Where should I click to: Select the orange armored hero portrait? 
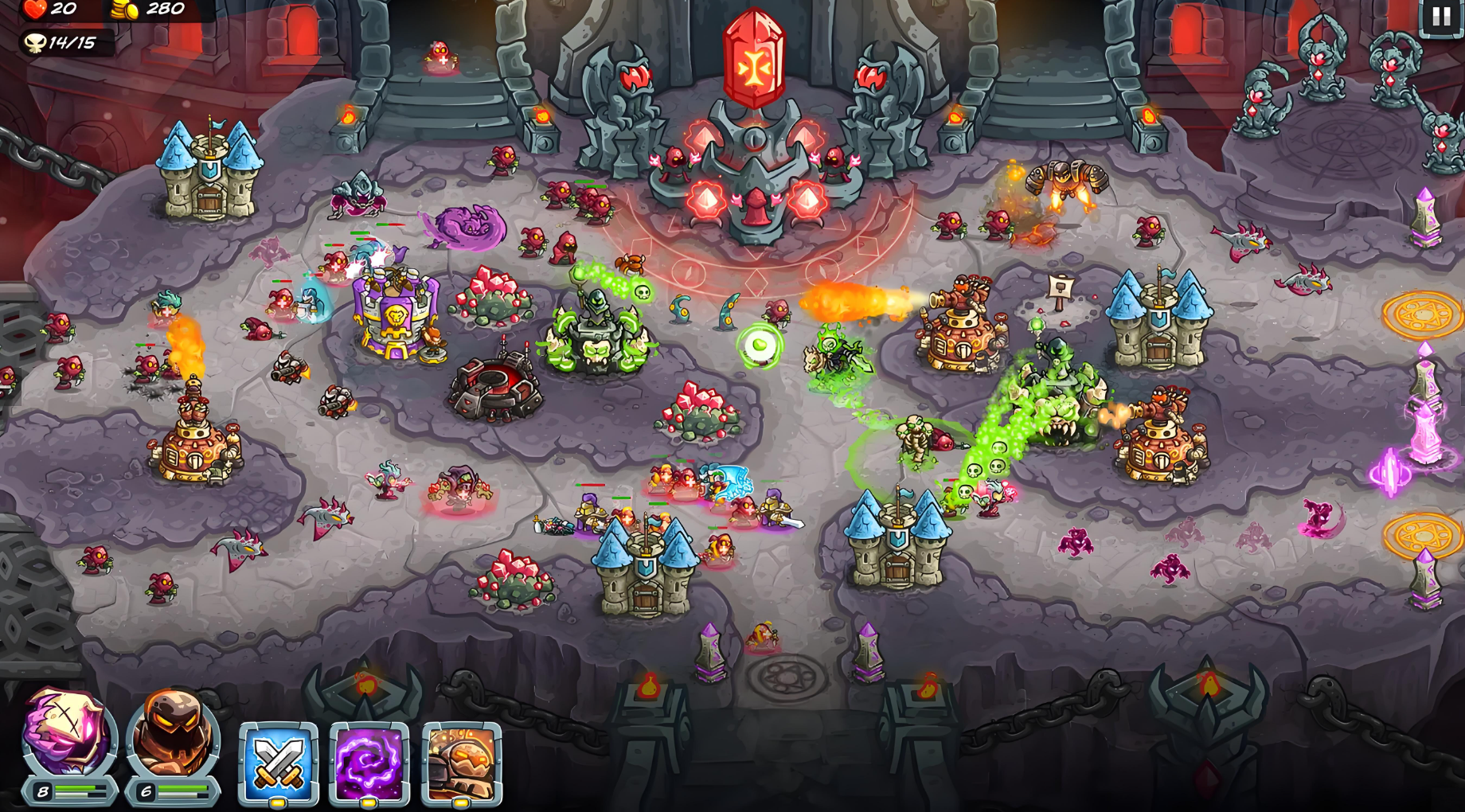pyautogui.click(x=173, y=736)
